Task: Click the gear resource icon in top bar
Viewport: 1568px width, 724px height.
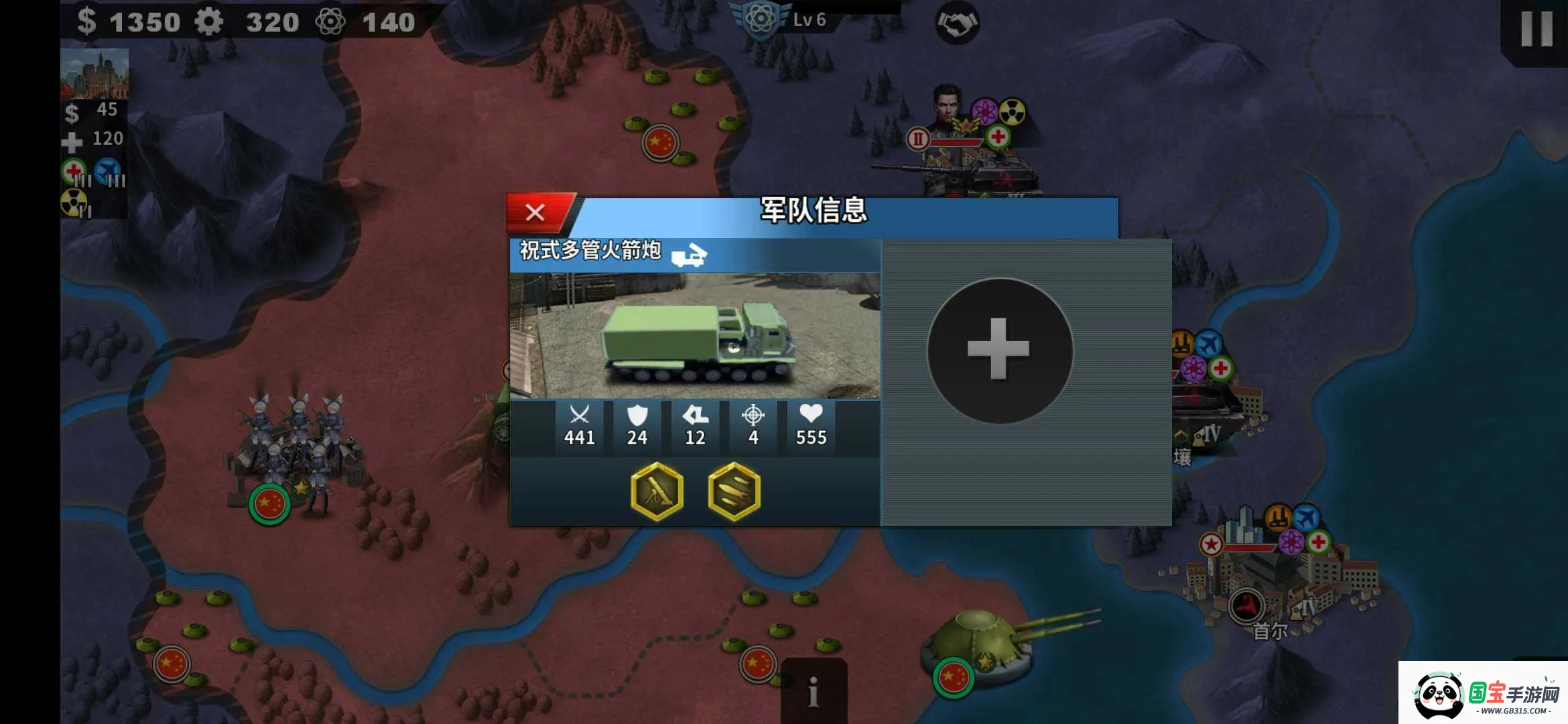Action: 210,21
